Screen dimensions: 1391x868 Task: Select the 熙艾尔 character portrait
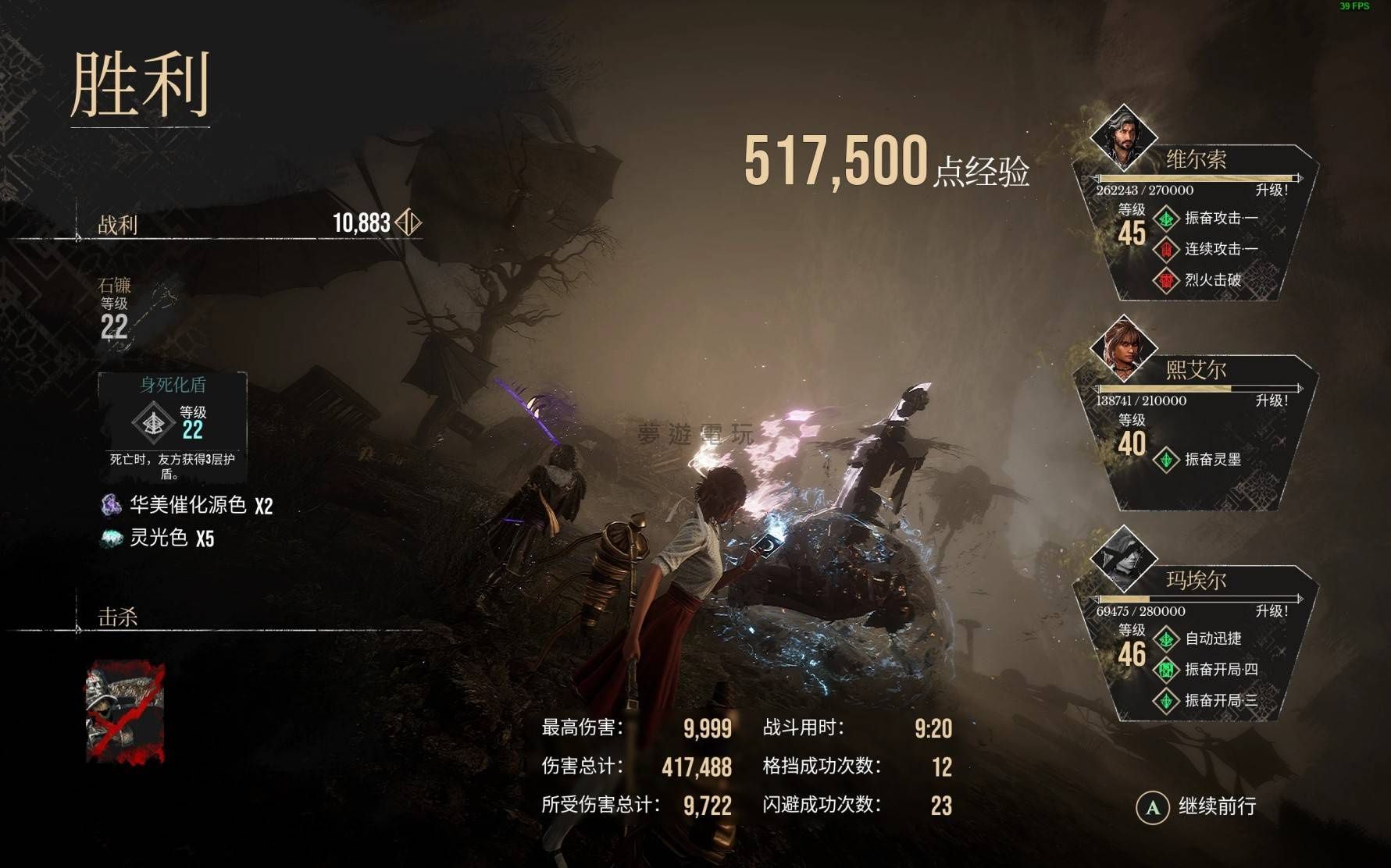pyautogui.click(x=1123, y=348)
